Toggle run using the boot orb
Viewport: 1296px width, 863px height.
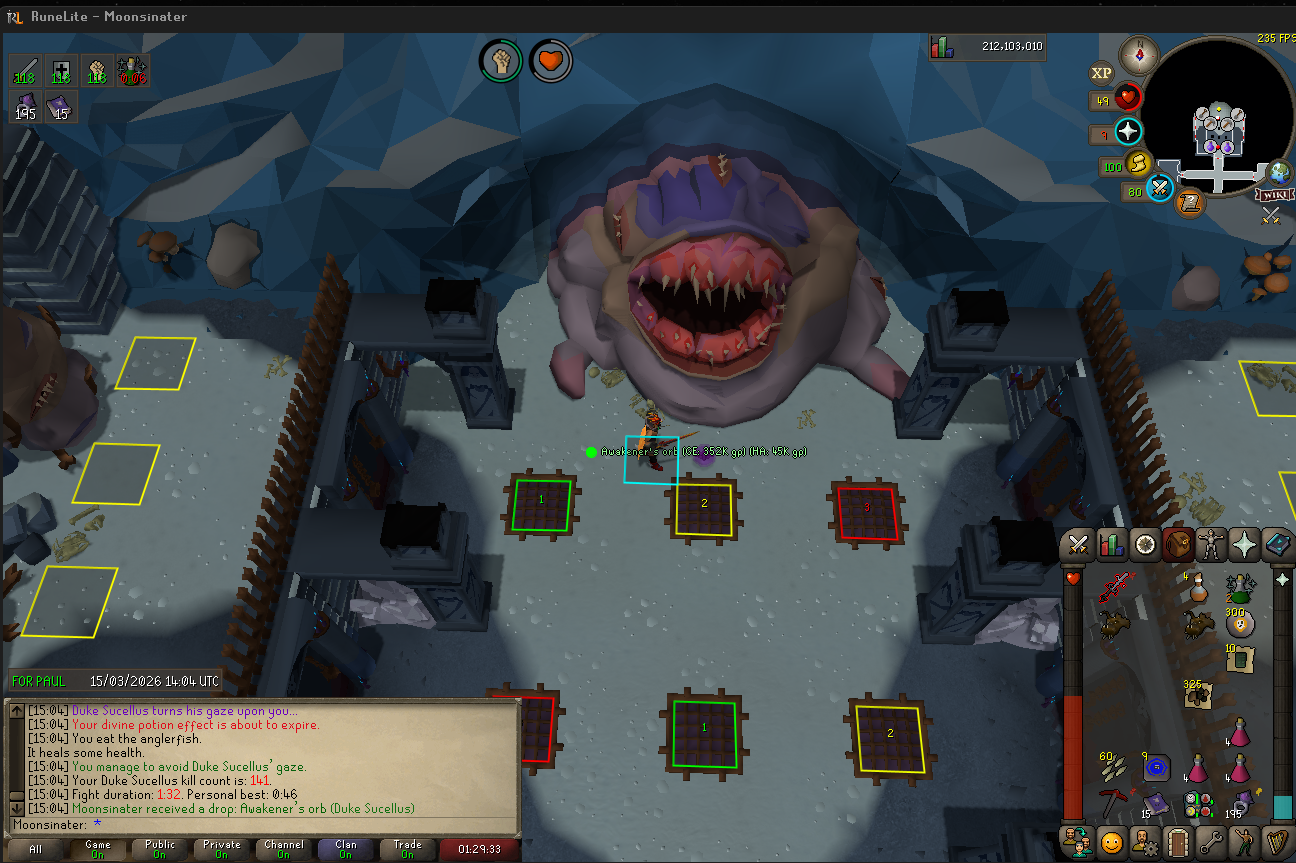click(x=1137, y=163)
